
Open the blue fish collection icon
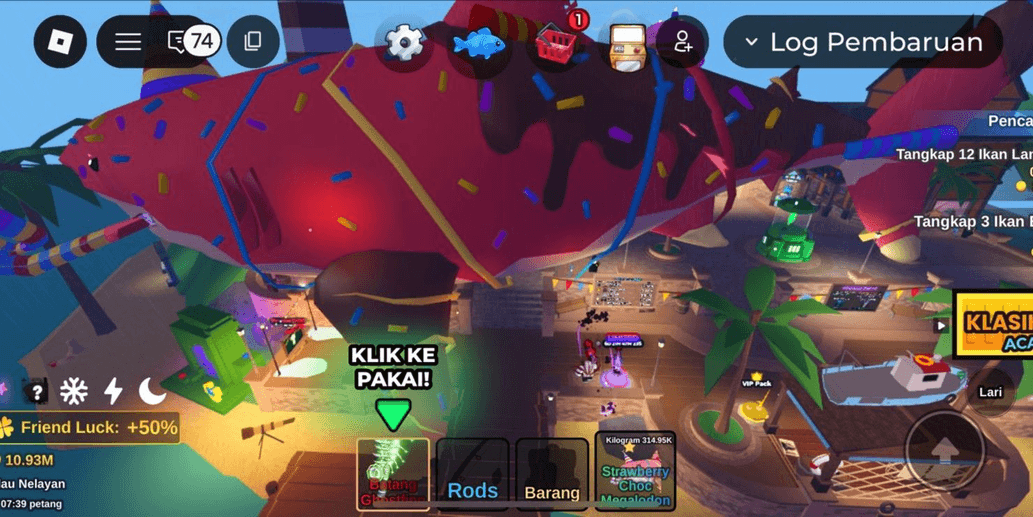coord(479,43)
